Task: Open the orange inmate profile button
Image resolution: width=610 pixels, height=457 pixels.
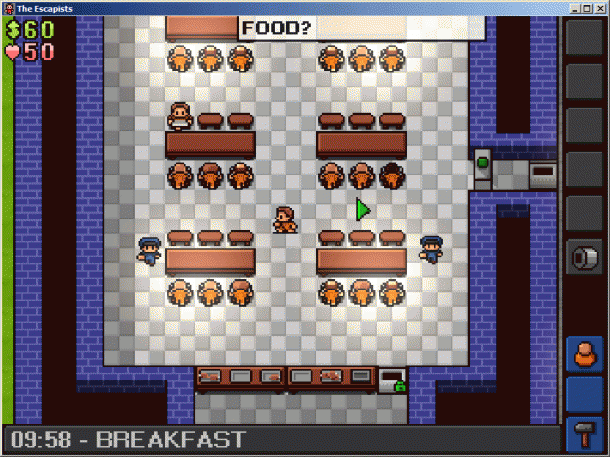Action: [x=584, y=354]
